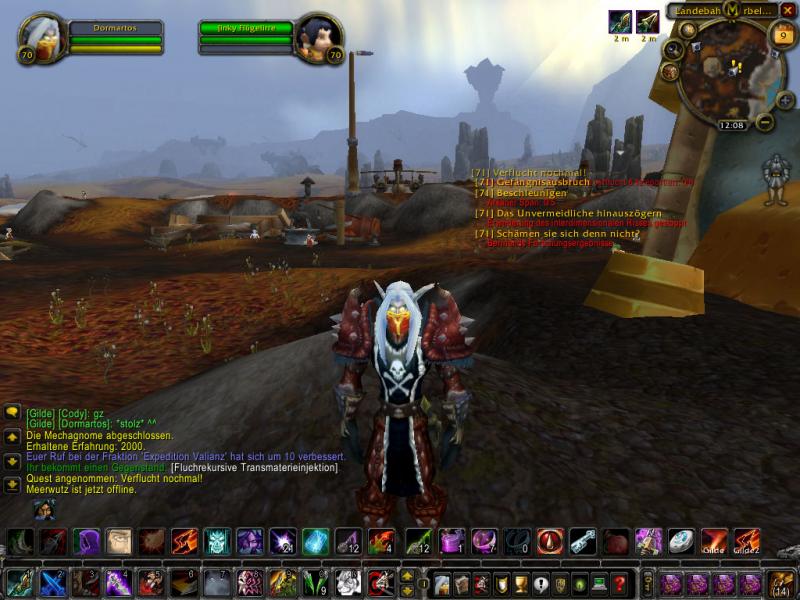
Task: Open the character info micro button
Action: (x=443, y=583)
